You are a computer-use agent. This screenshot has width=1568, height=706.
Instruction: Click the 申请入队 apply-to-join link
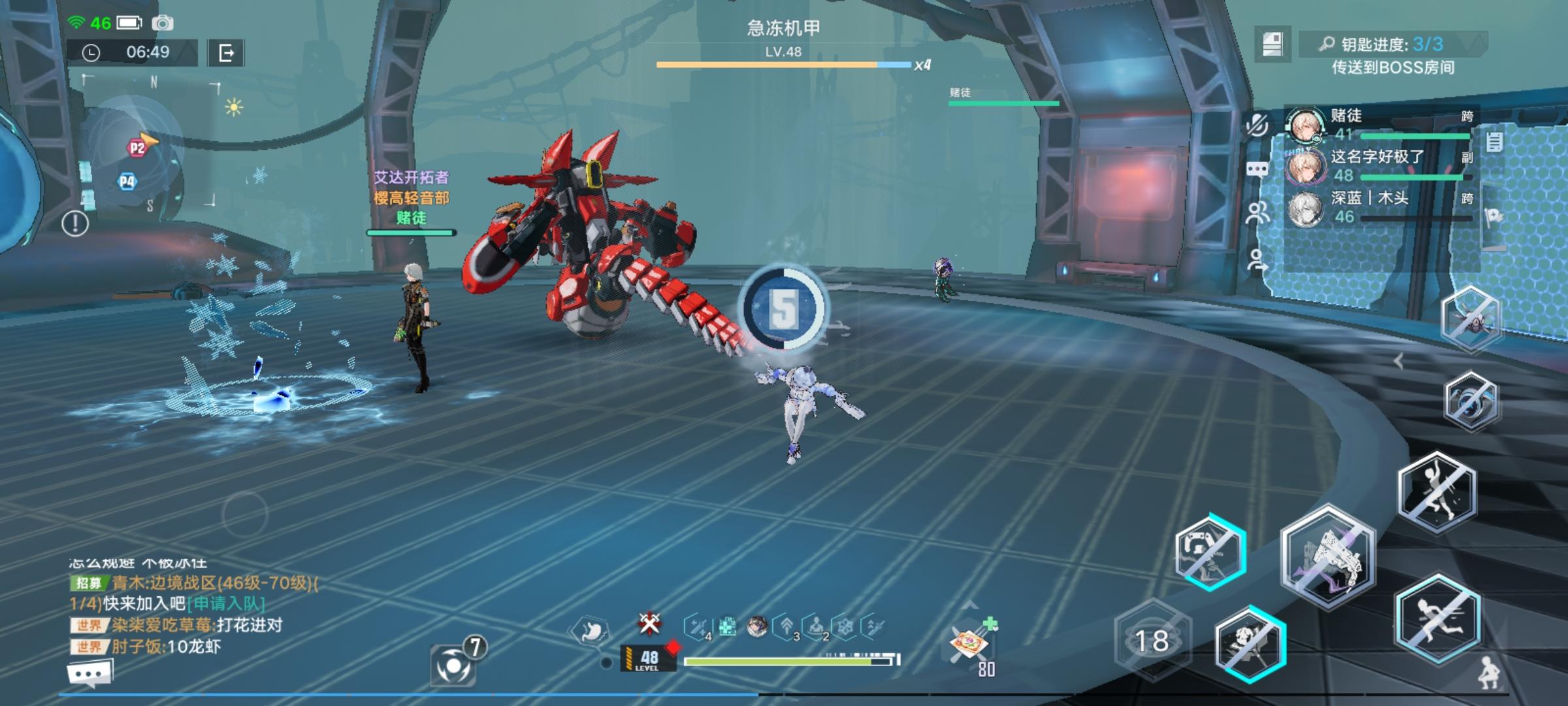pyautogui.click(x=226, y=603)
